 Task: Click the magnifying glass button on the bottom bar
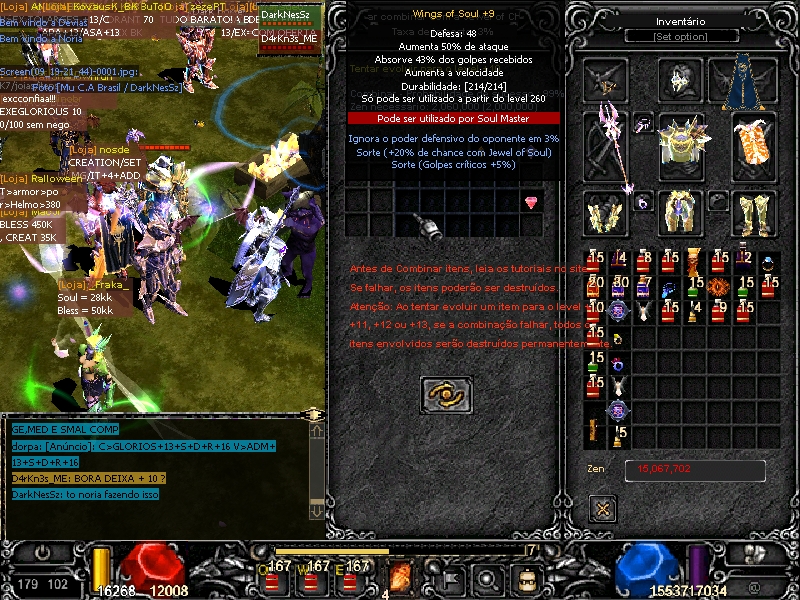tap(488, 578)
